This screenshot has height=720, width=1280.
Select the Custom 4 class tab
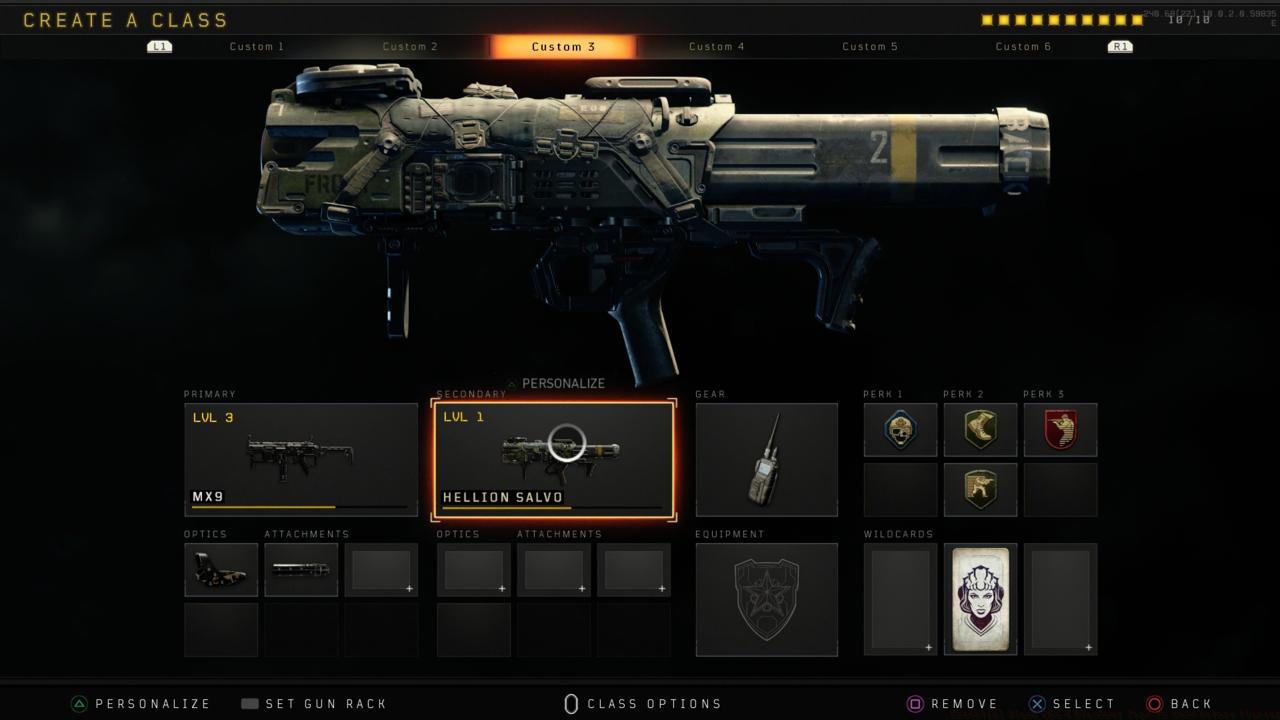coord(717,47)
